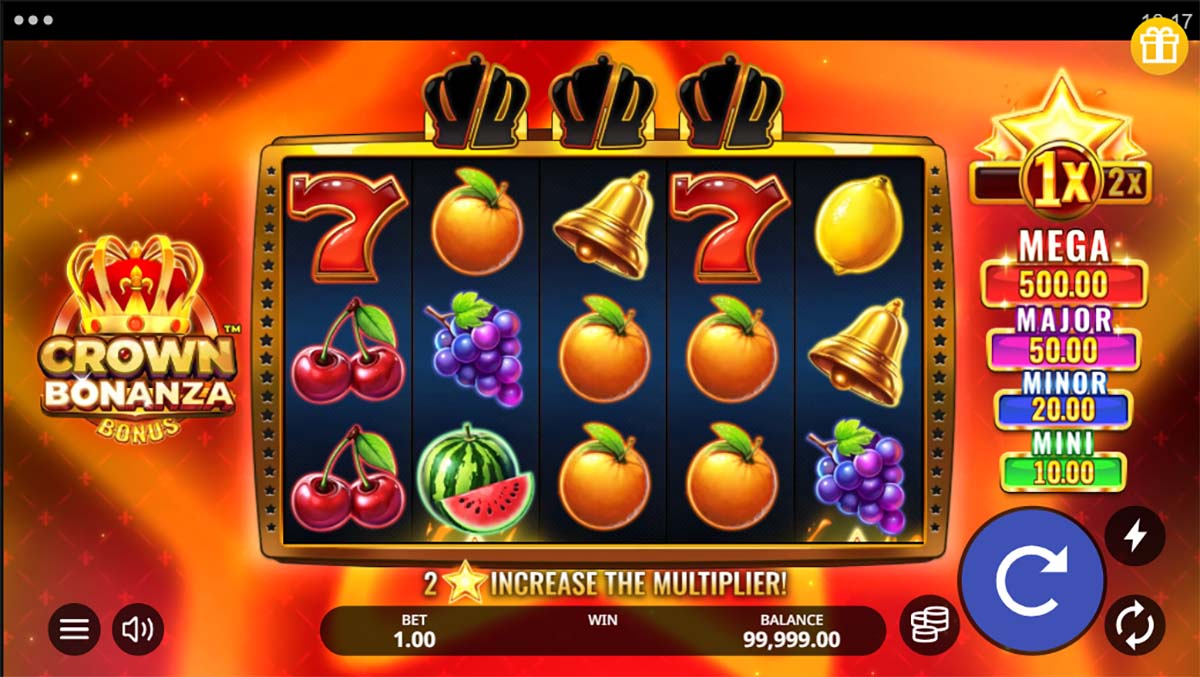The height and width of the screenshot is (677, 1200).
Task: Open autoplay with the circular arrows button
Action: point(1134,625)
